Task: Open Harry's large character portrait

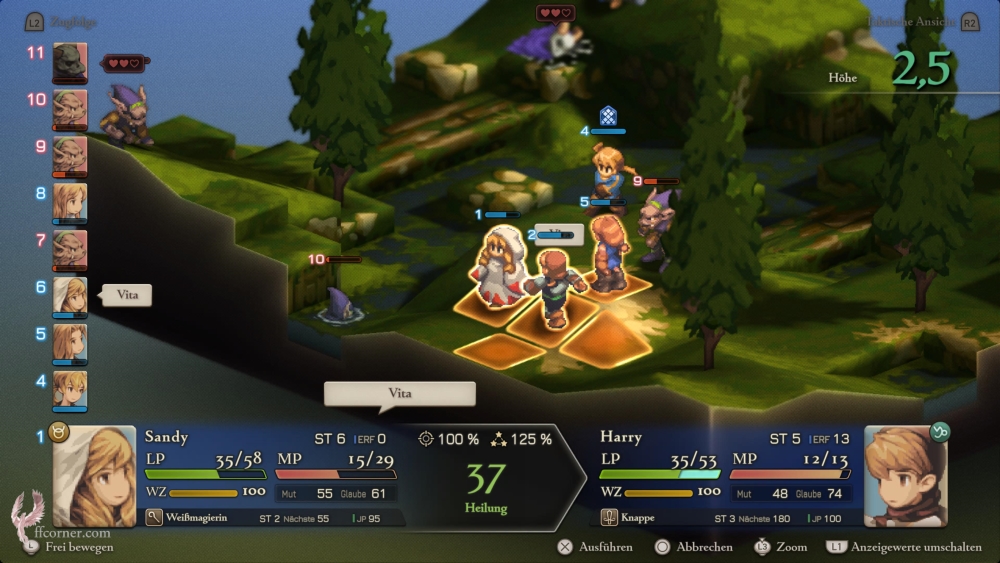Action: click(903, 476)
